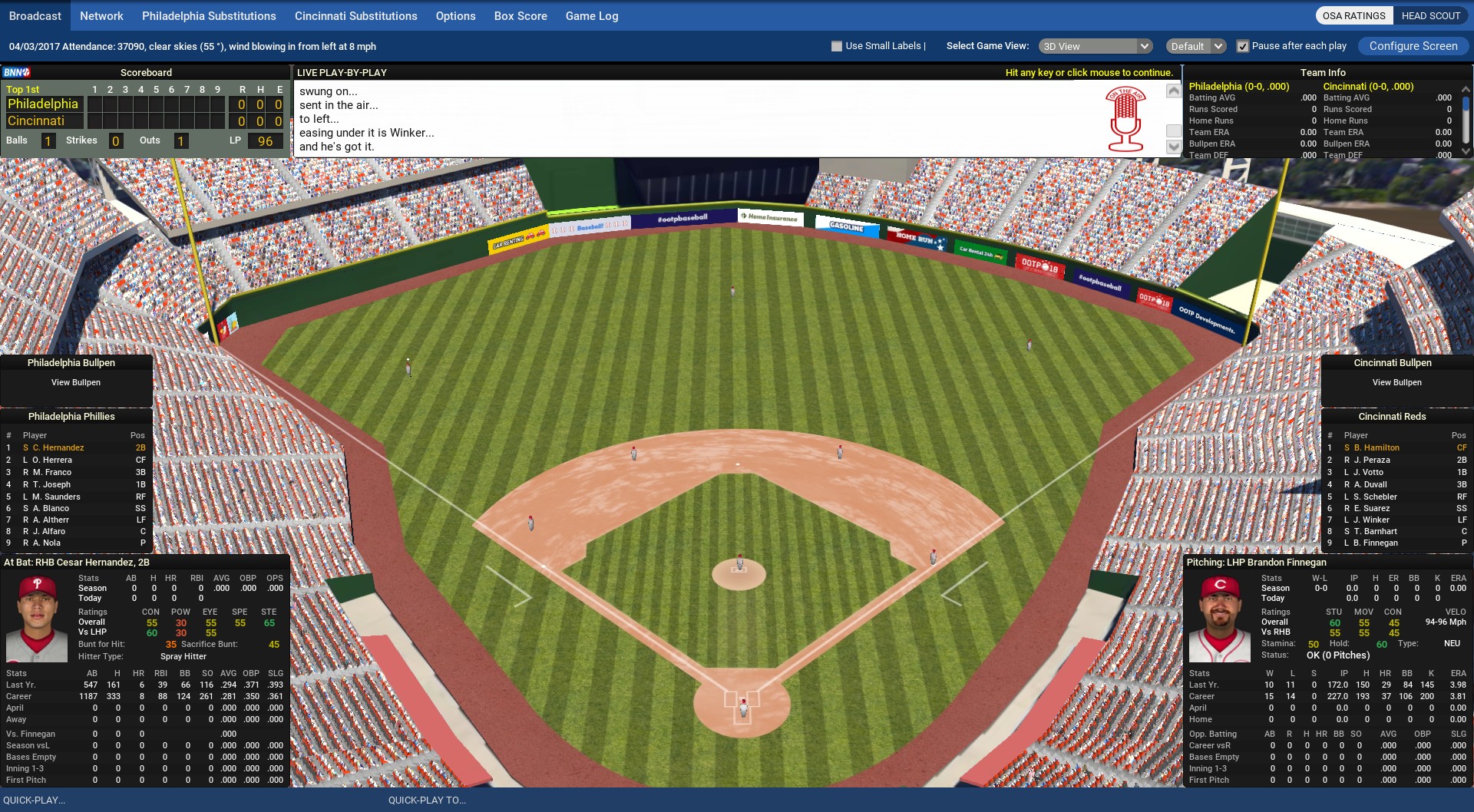Open the Quick-Play To menu
This screenshot has width=1474, height=812.
(427, 800)
